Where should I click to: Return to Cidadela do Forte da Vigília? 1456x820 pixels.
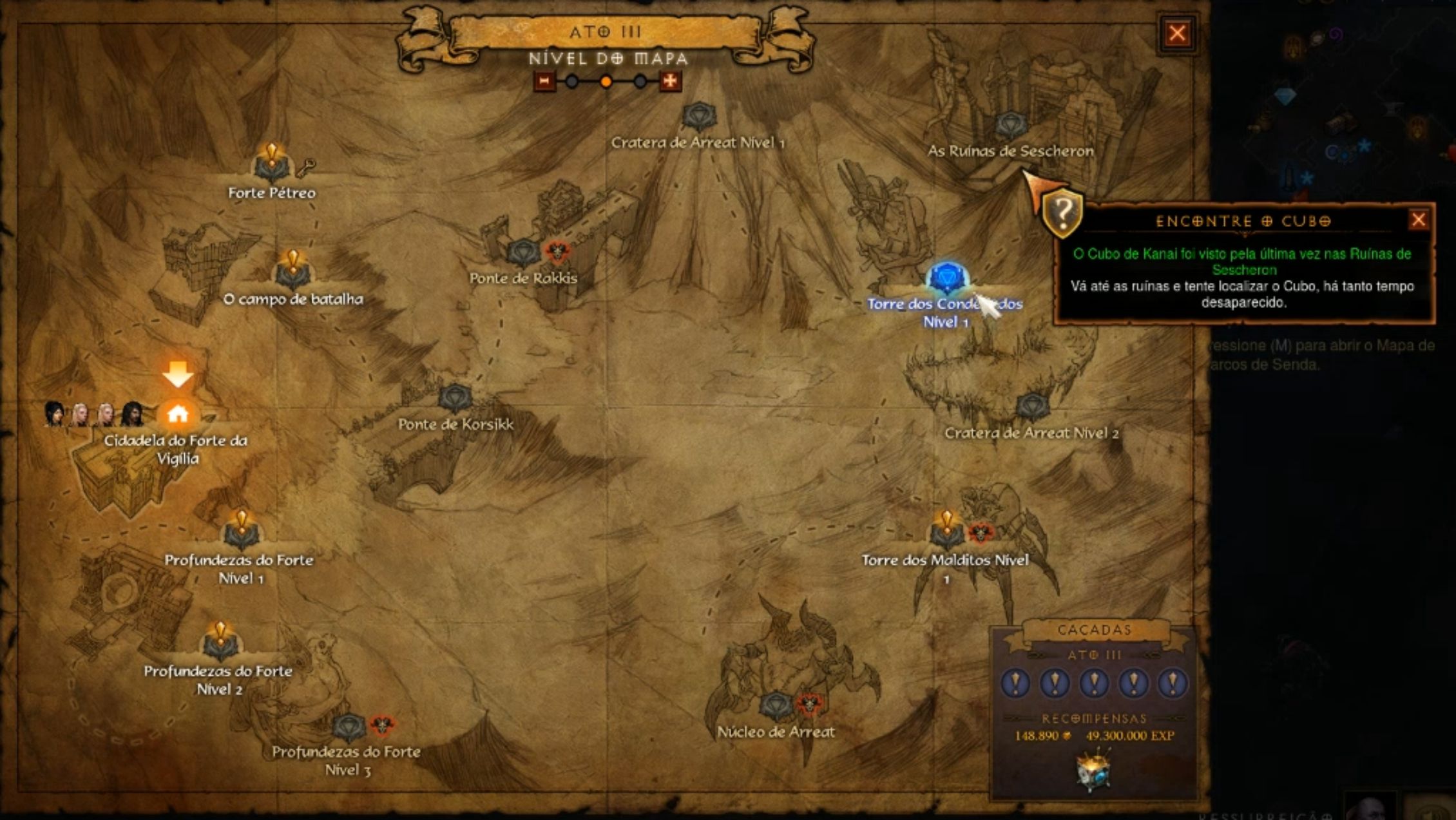click(178, 414)
